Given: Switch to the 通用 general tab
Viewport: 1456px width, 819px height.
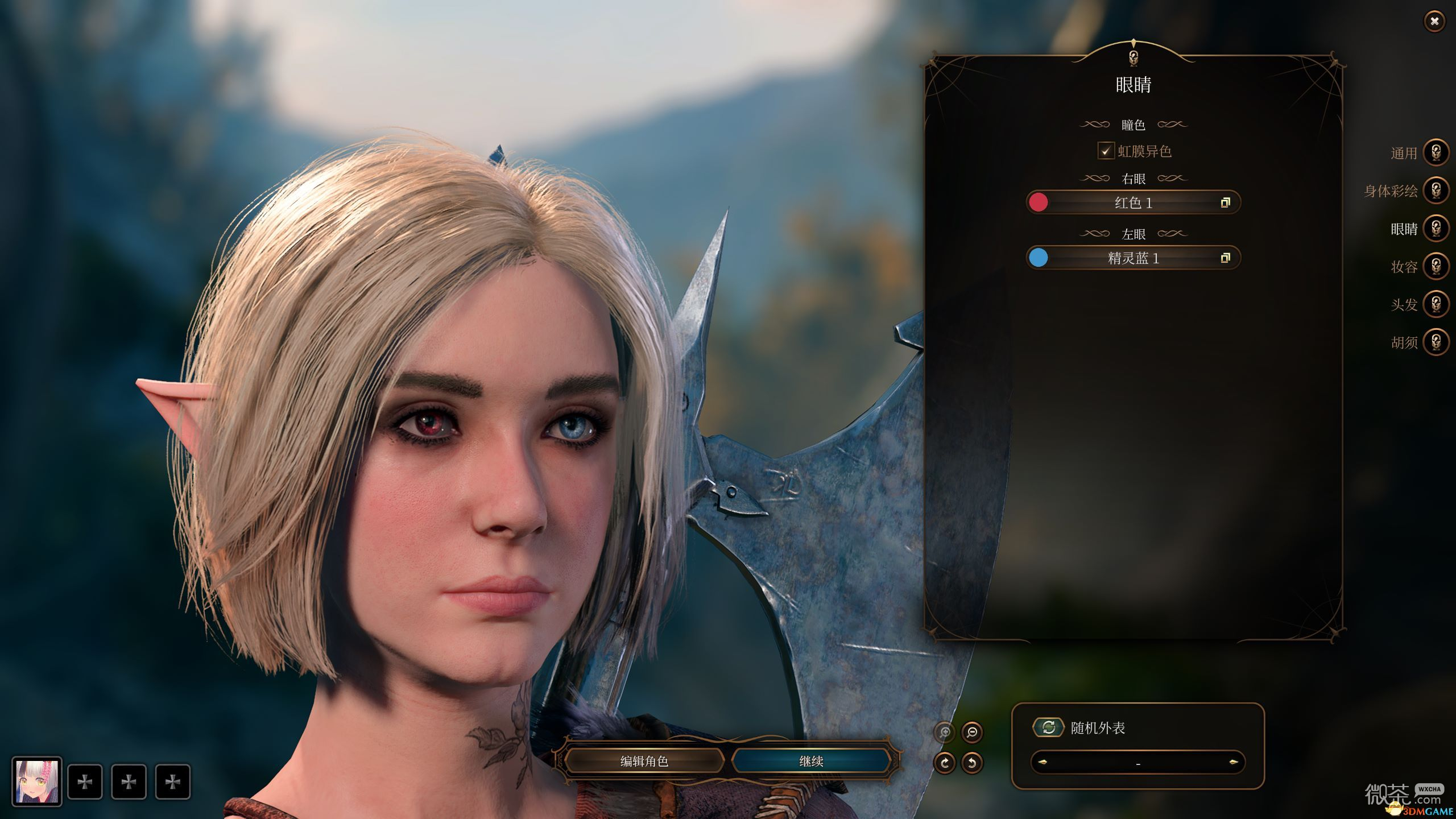Looking at the screenshot, I should 1436,152.
